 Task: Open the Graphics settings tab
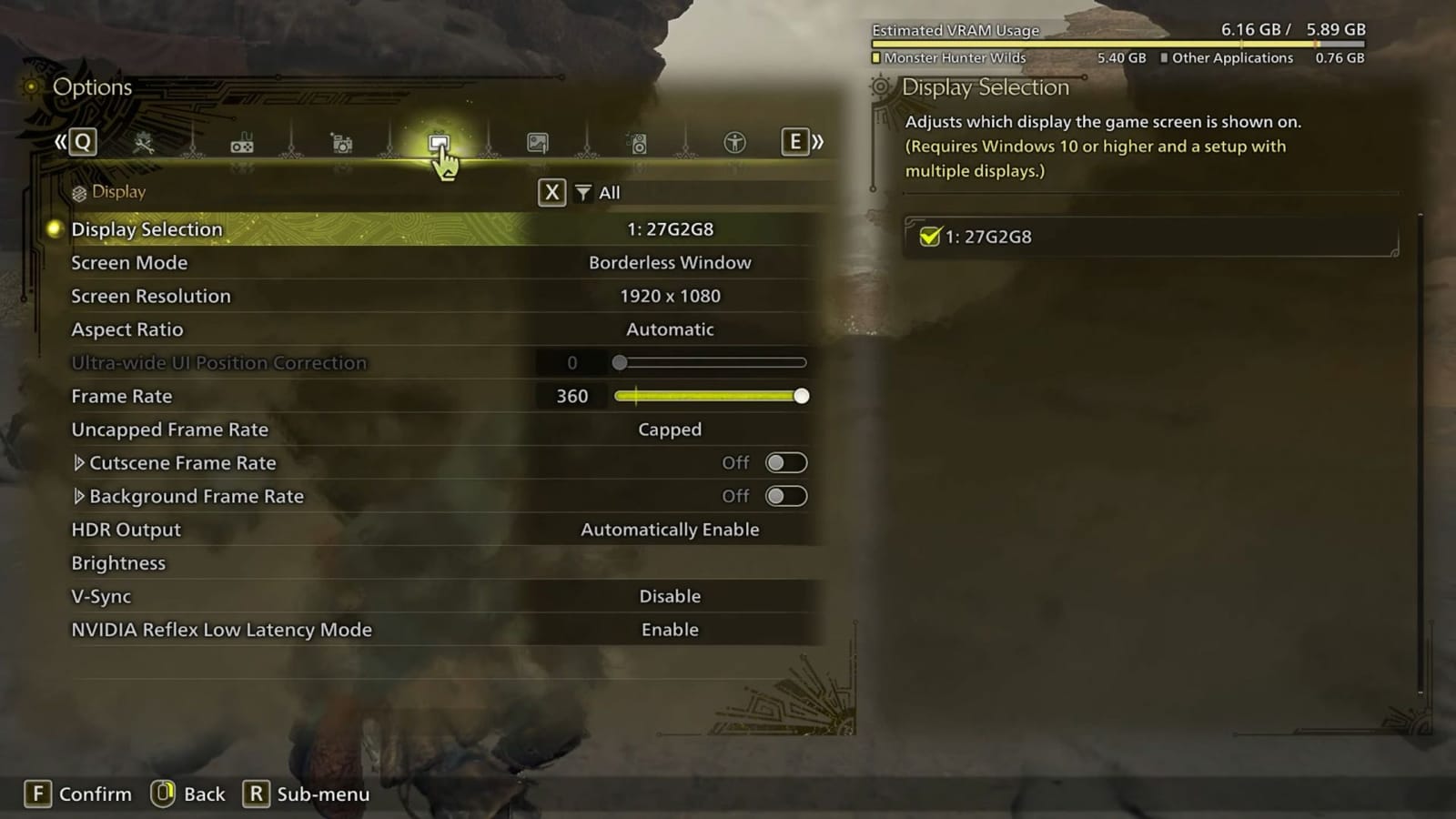[537, 143]
